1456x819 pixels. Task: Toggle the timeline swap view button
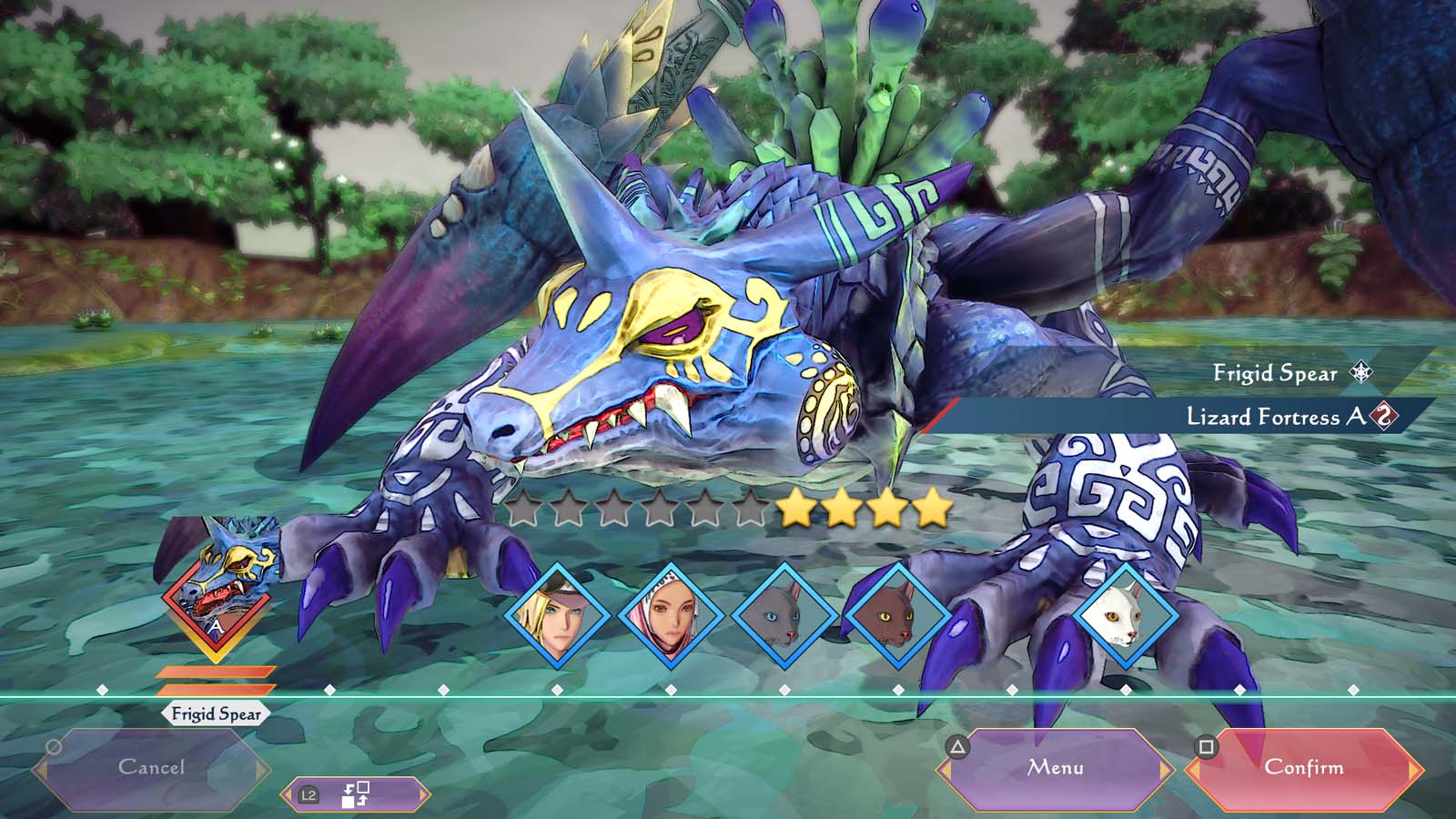tap(355, 794)
